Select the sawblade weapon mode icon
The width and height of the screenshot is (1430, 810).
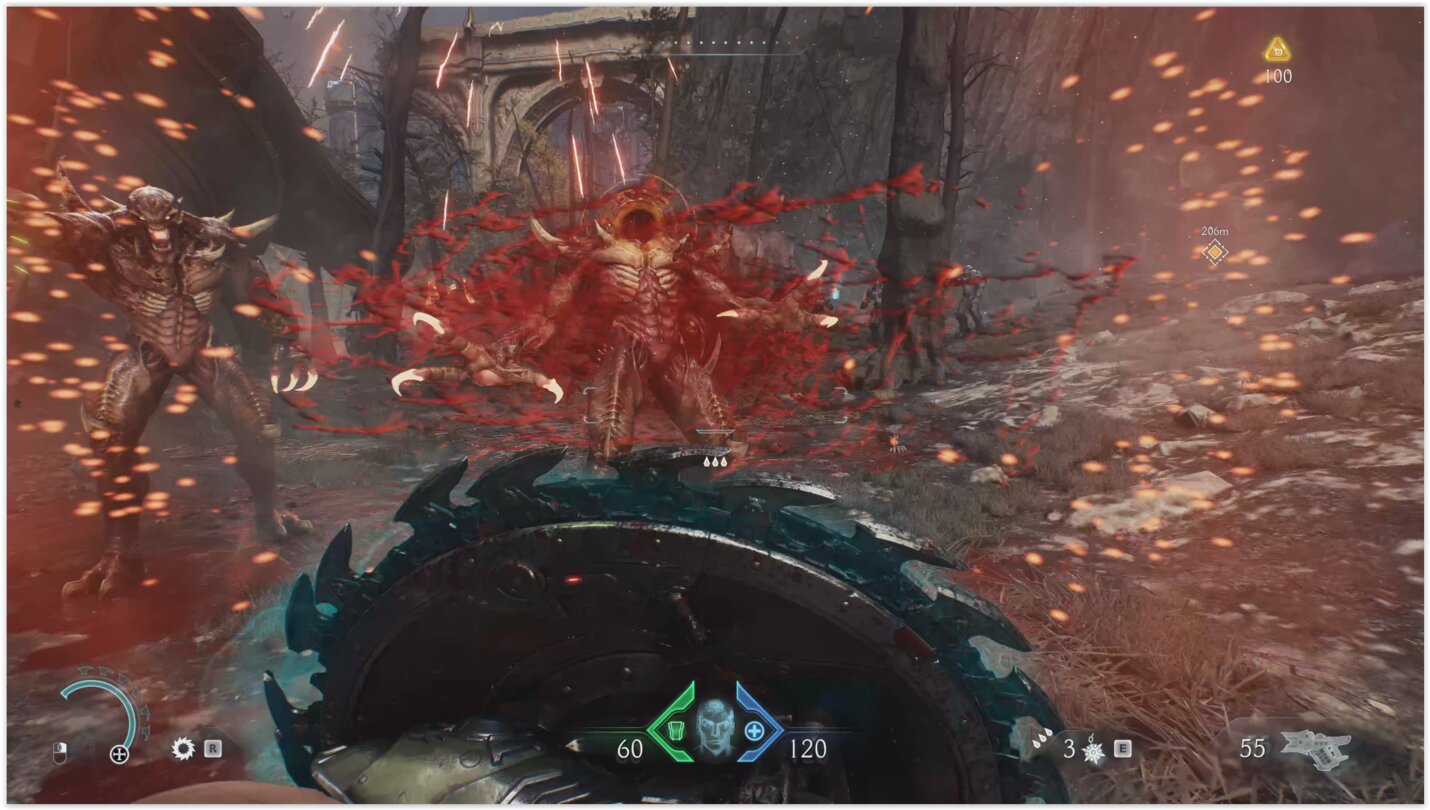pyautogui.click(x=184, y=750)
